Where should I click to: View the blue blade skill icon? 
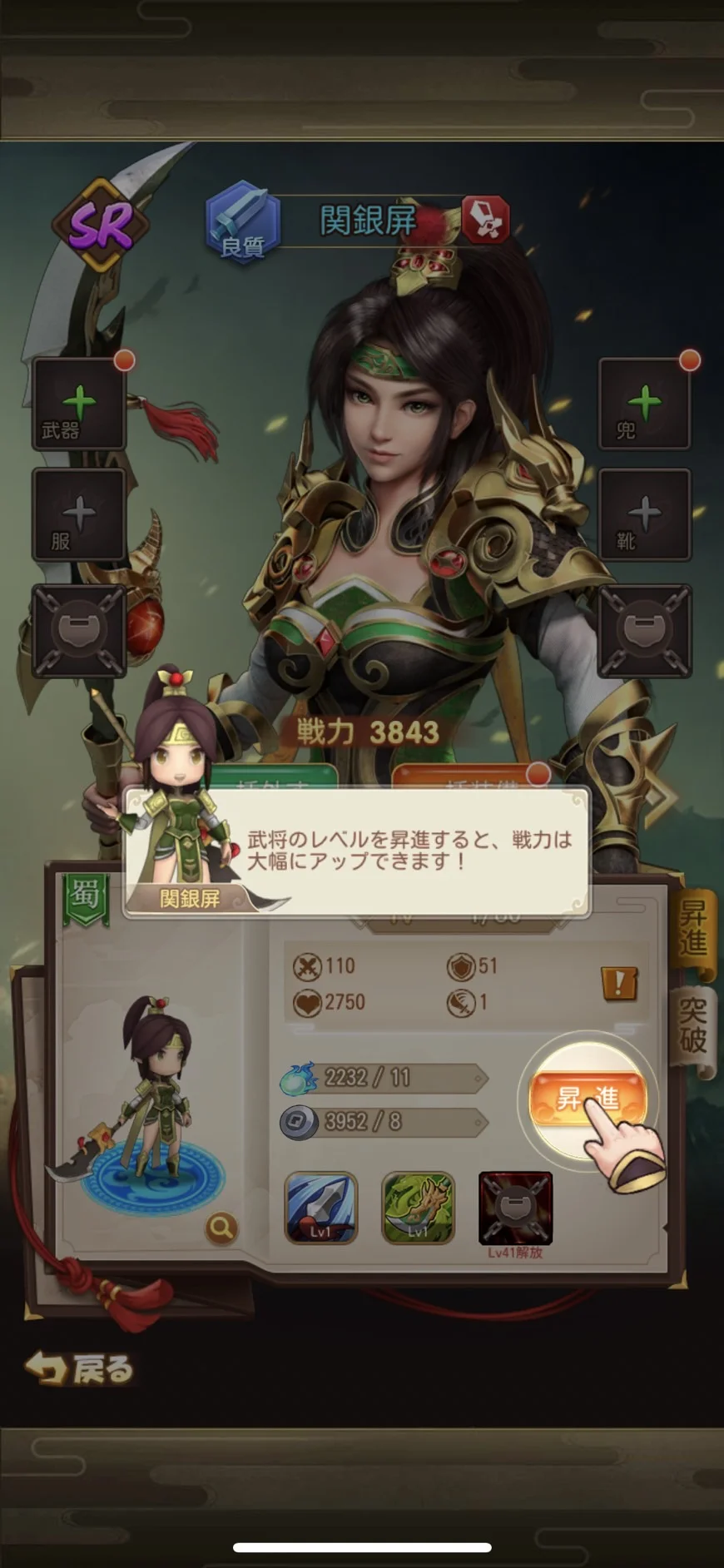click(321, 1208)
